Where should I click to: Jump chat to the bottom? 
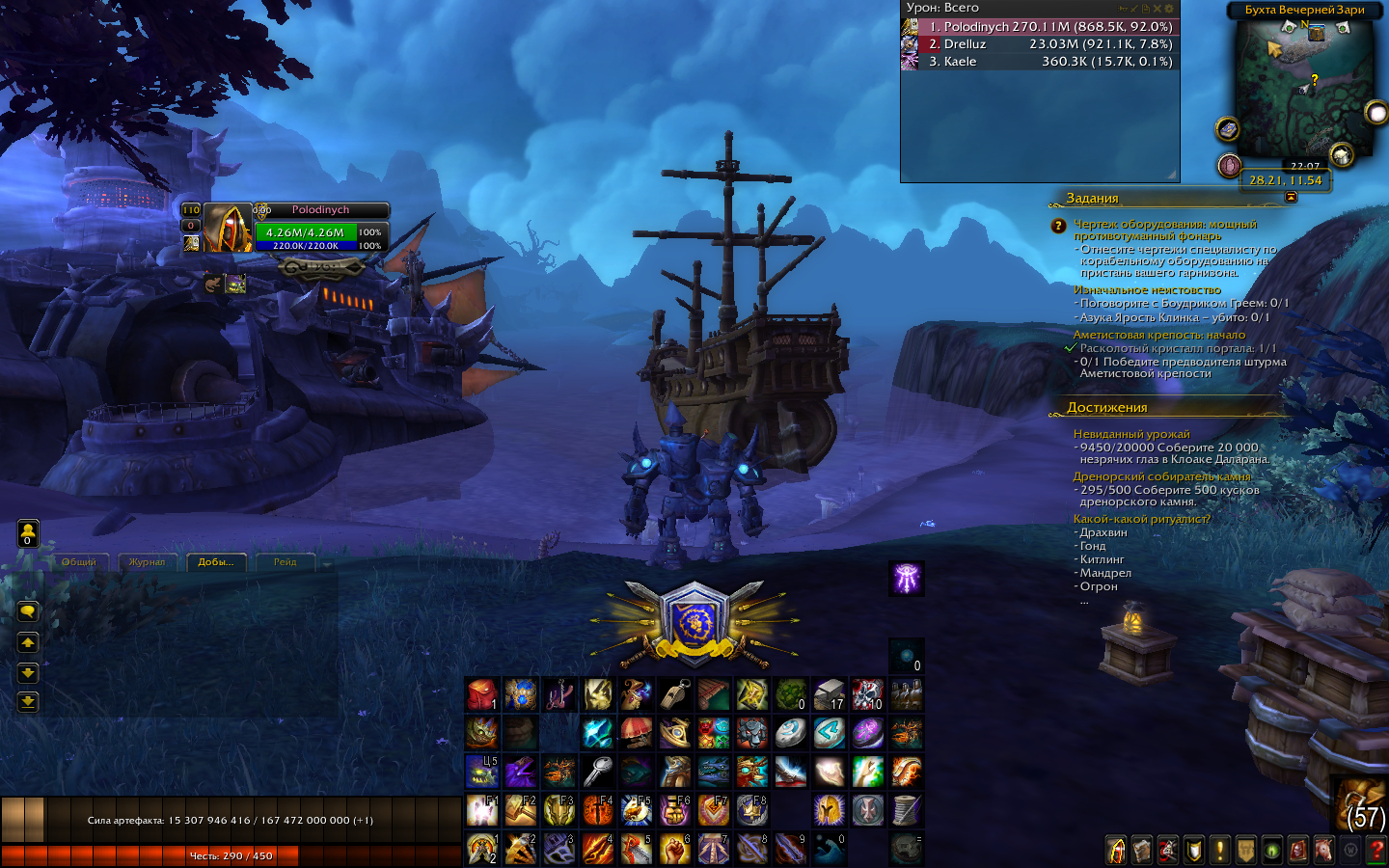tap(28, 701)
